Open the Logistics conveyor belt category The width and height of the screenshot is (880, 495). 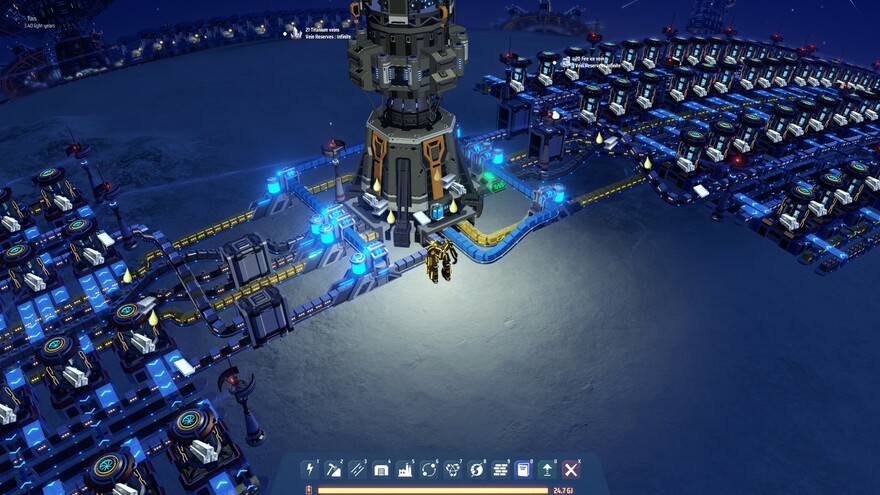point(357,469)
